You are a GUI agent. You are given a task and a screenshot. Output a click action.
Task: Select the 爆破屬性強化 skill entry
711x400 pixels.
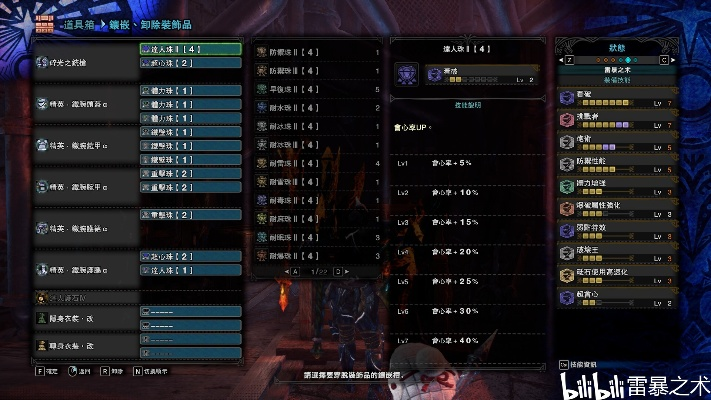pos(617,203)
